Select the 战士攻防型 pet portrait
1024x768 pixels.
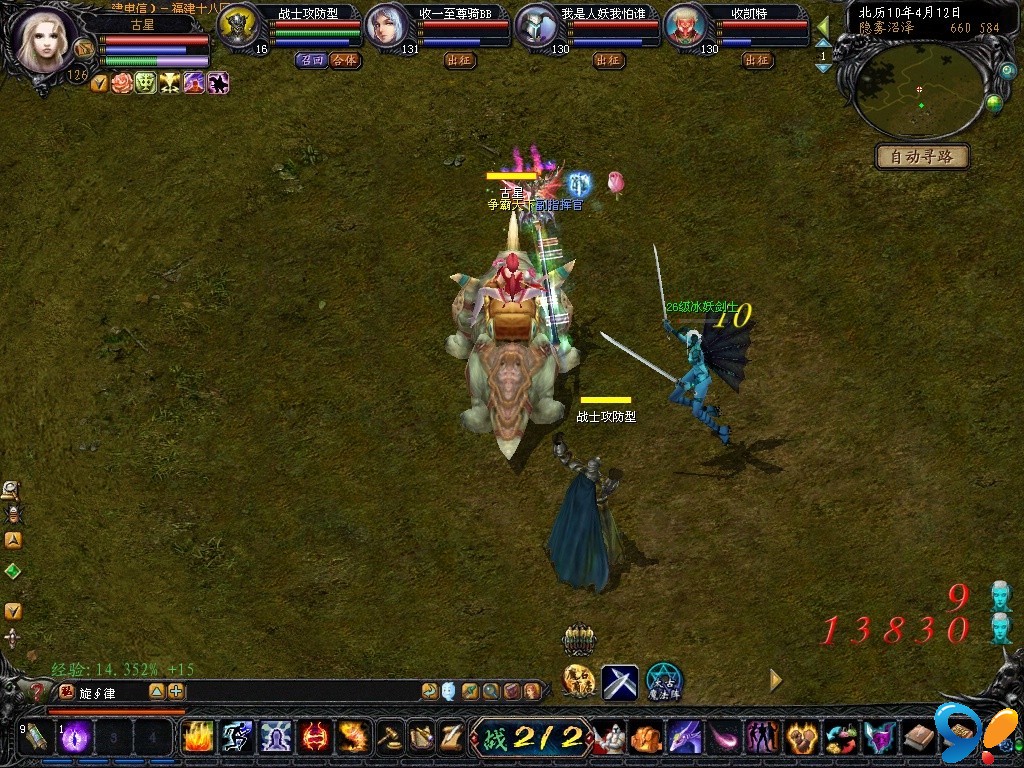click(x=238, y=25)
